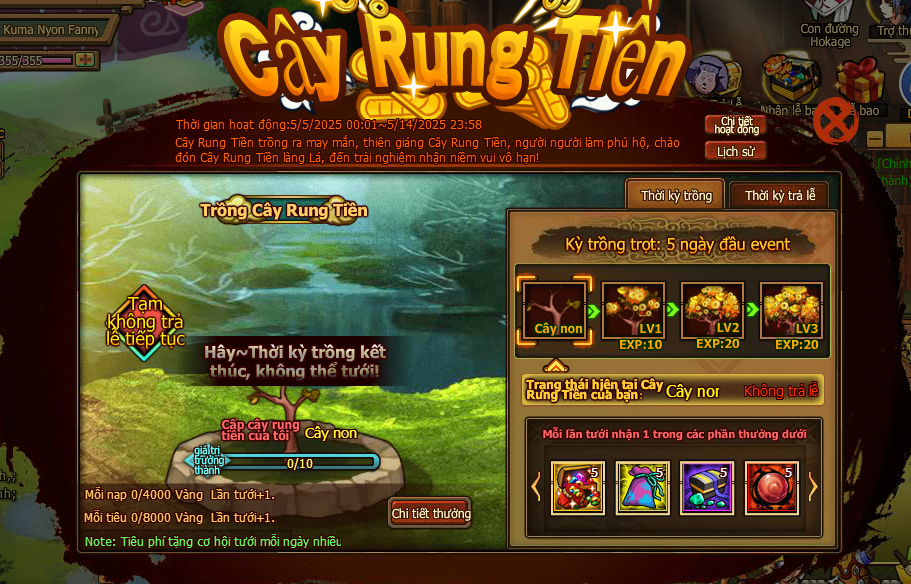Switch to the Thời kỳ trả lễ tab

coord(779,195)
